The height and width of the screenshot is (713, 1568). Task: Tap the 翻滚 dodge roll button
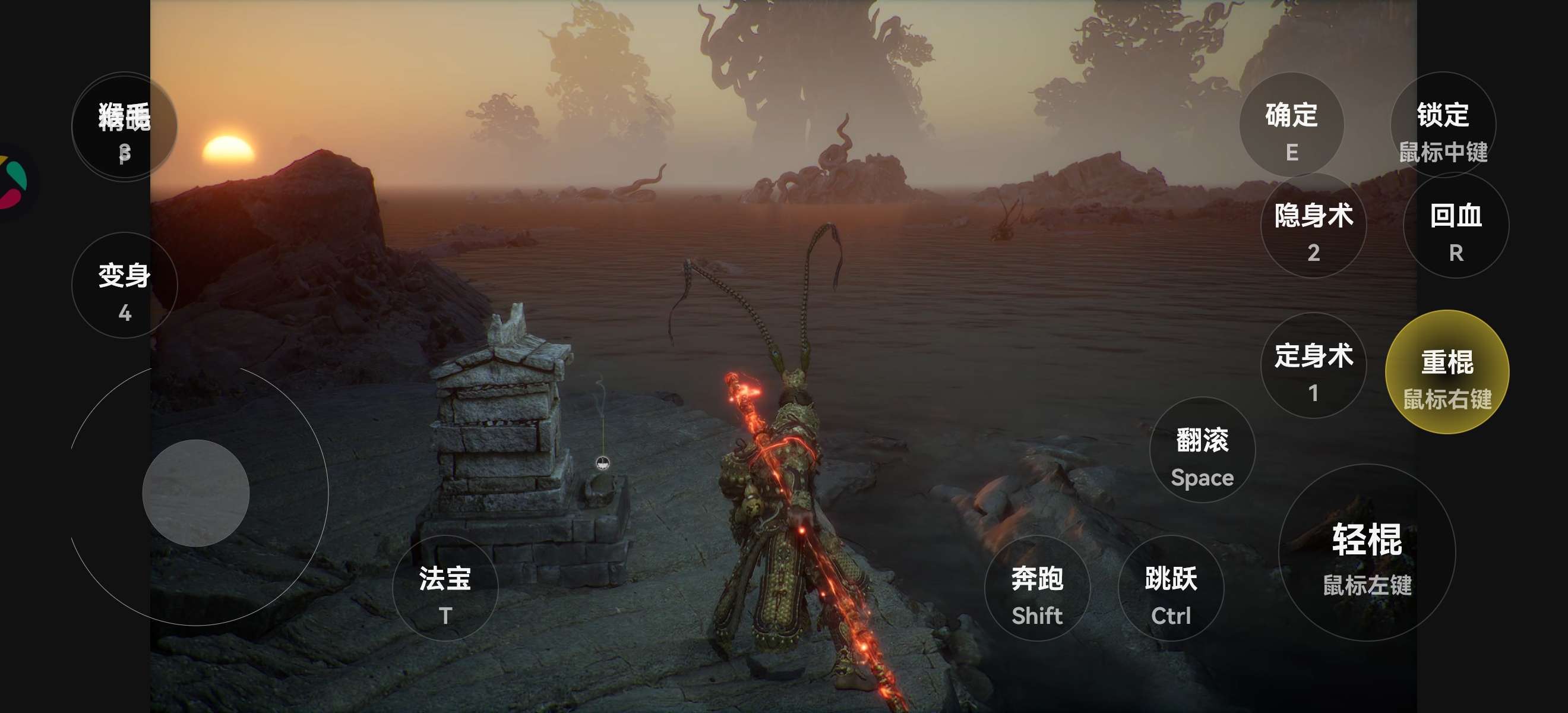coord(1202,450)
